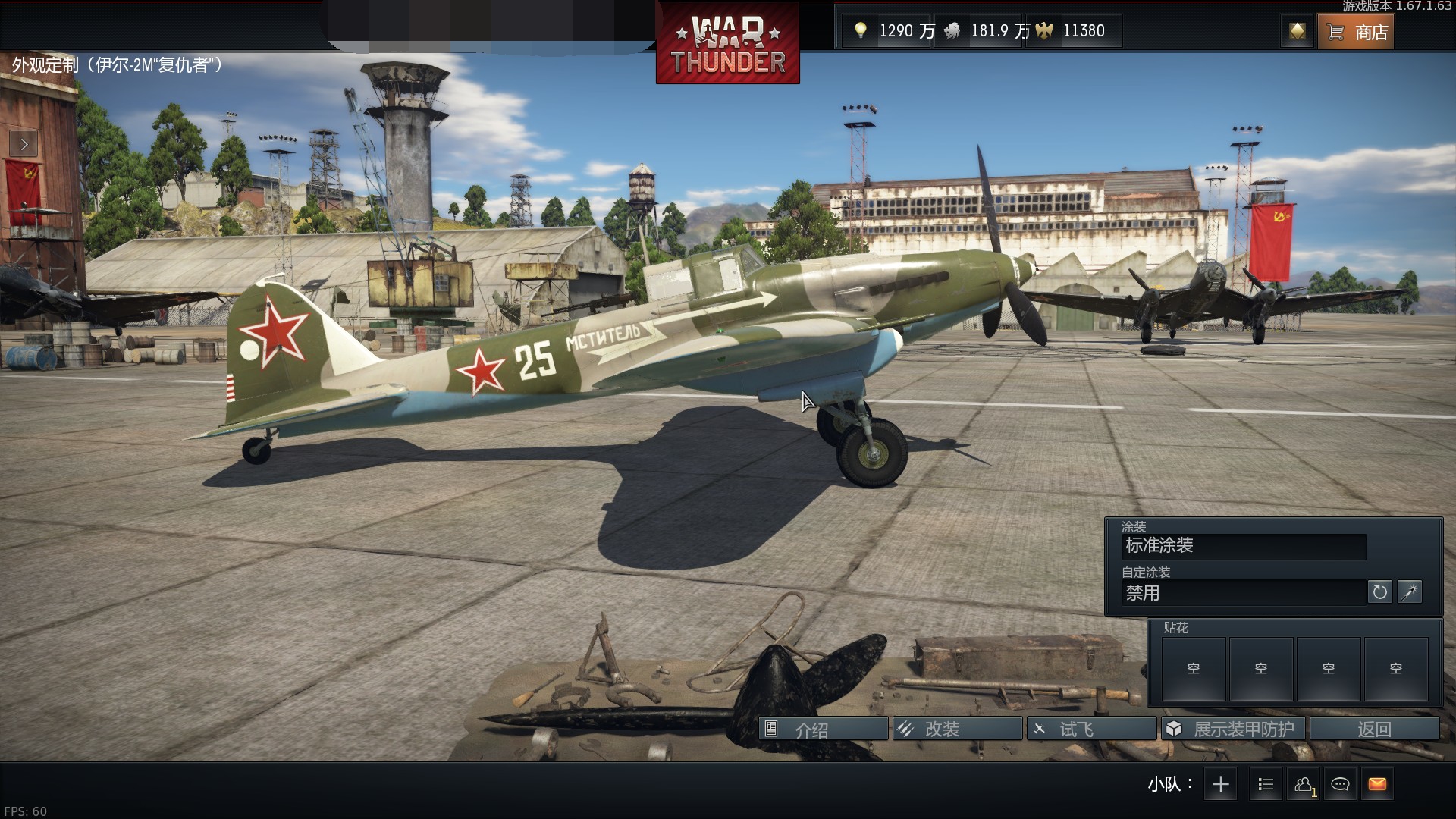
Task: Go back with the 返回 button
Action: coord(1374,730)
